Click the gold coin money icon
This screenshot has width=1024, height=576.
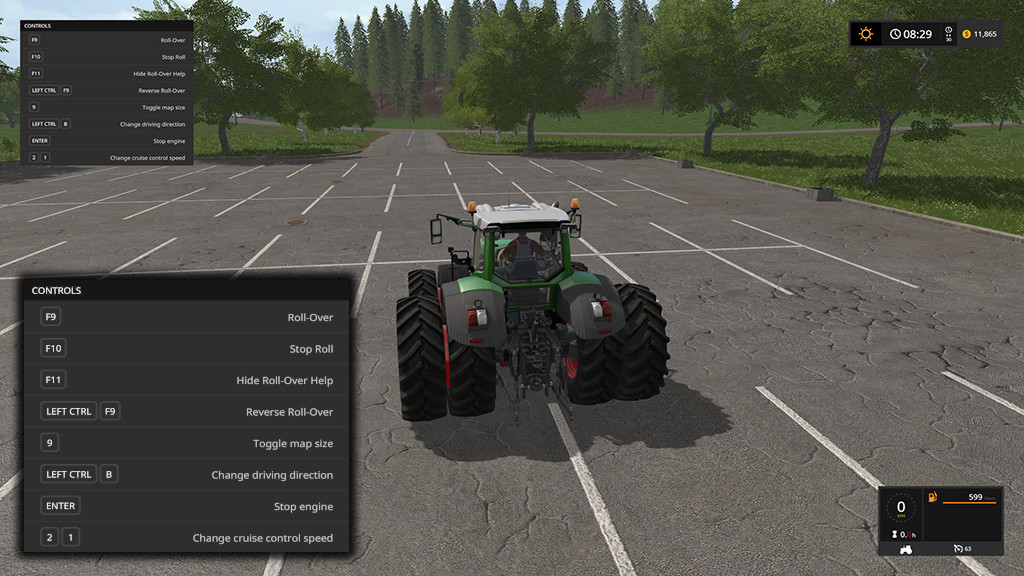point(966,34)
